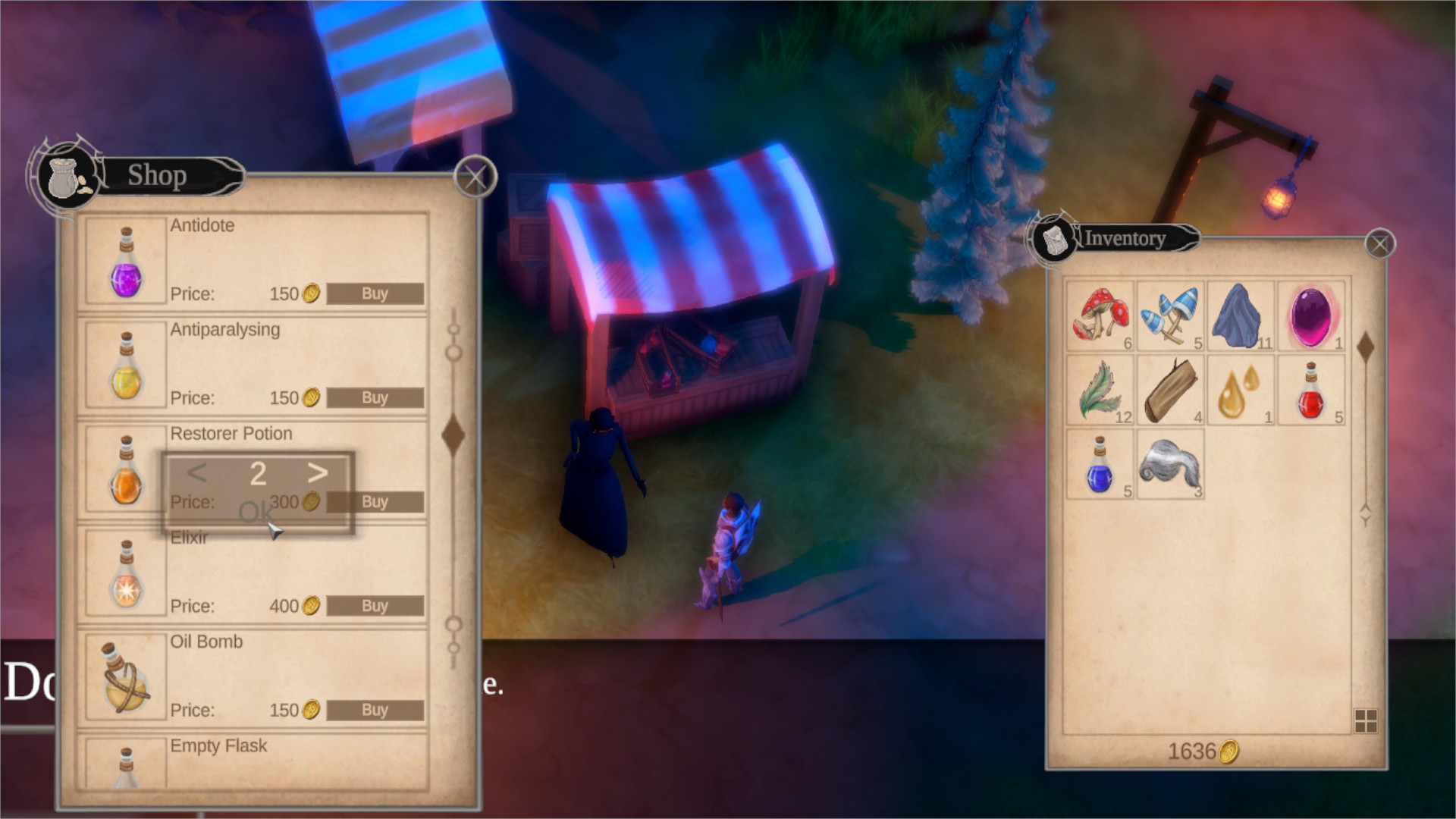Screen dimensions: 1456x819
Task: Click the red-capped mushrooms inventory icon
Action: [1100, 315]
